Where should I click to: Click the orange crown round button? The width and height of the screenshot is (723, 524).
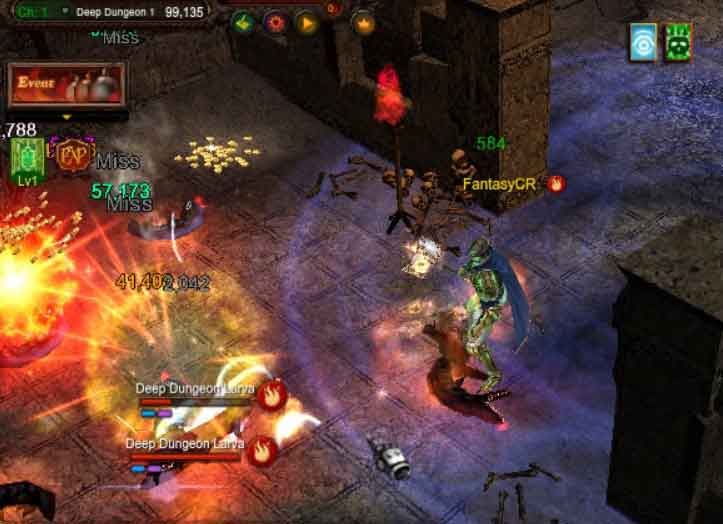pyautogui.click(x=364, y=22)
